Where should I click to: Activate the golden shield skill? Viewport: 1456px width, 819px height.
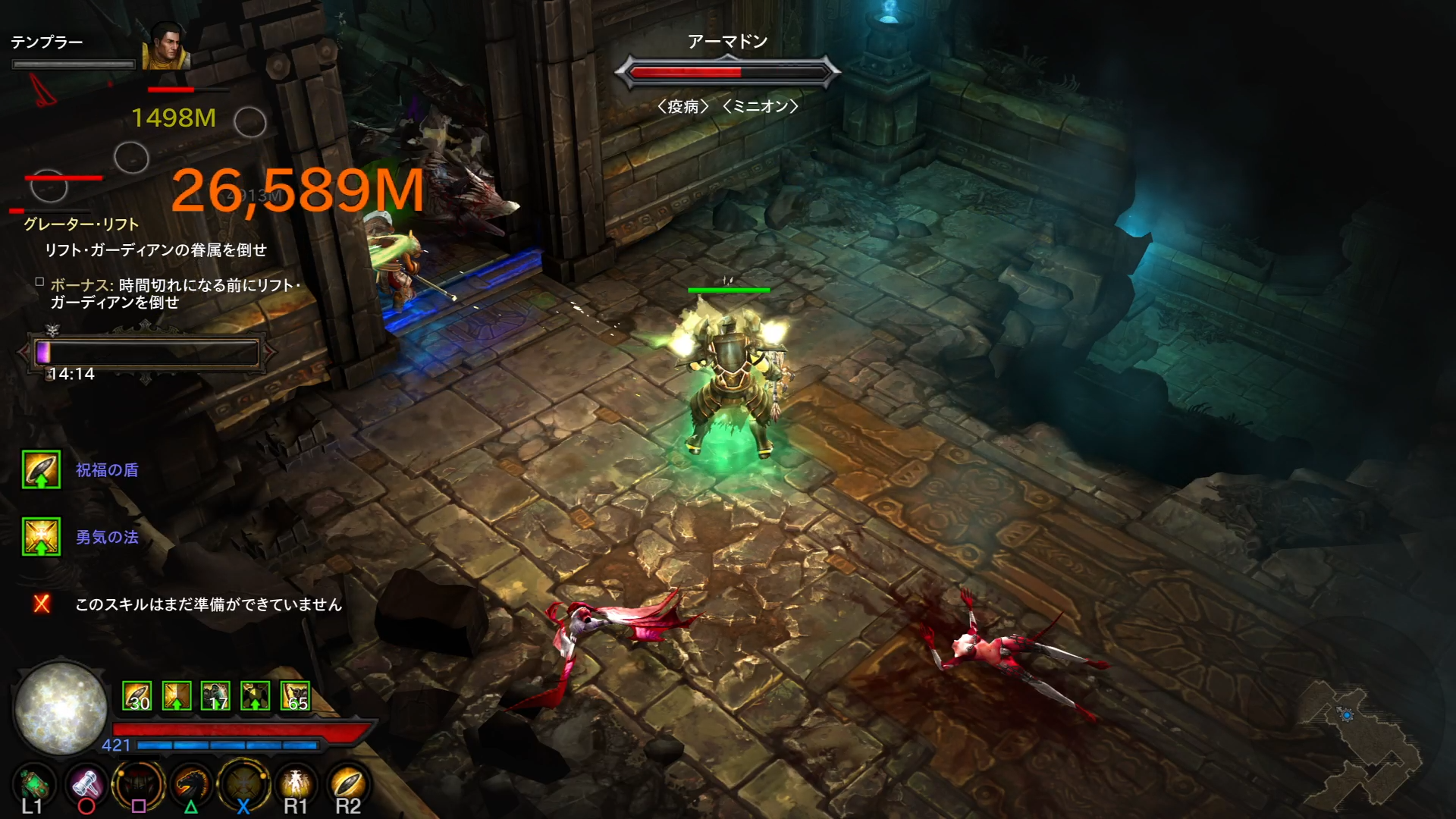[347, 785]
